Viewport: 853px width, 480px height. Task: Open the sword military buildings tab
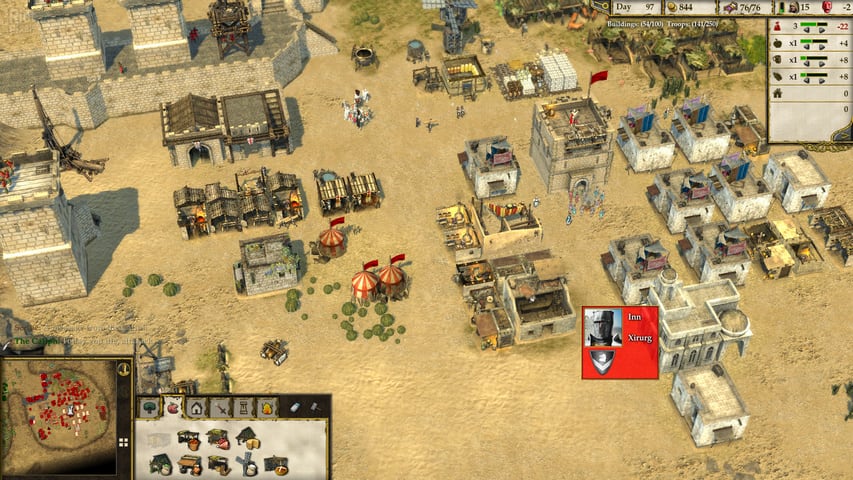click(220, 407)
